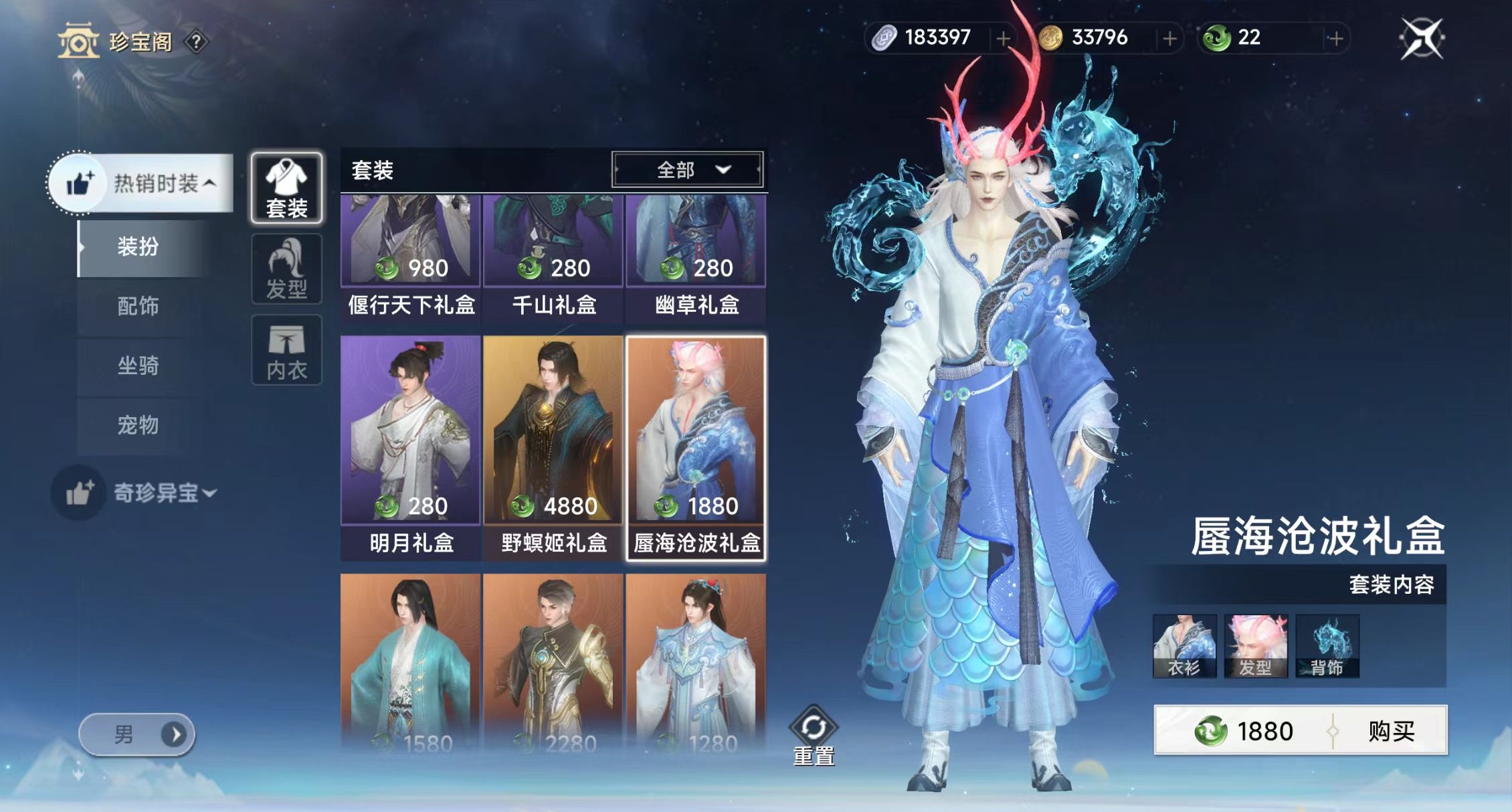The width and height of the screenshot is (1512, 812).
Task: Select the 发型 item in 套装内容
Action: point(1256,645)
